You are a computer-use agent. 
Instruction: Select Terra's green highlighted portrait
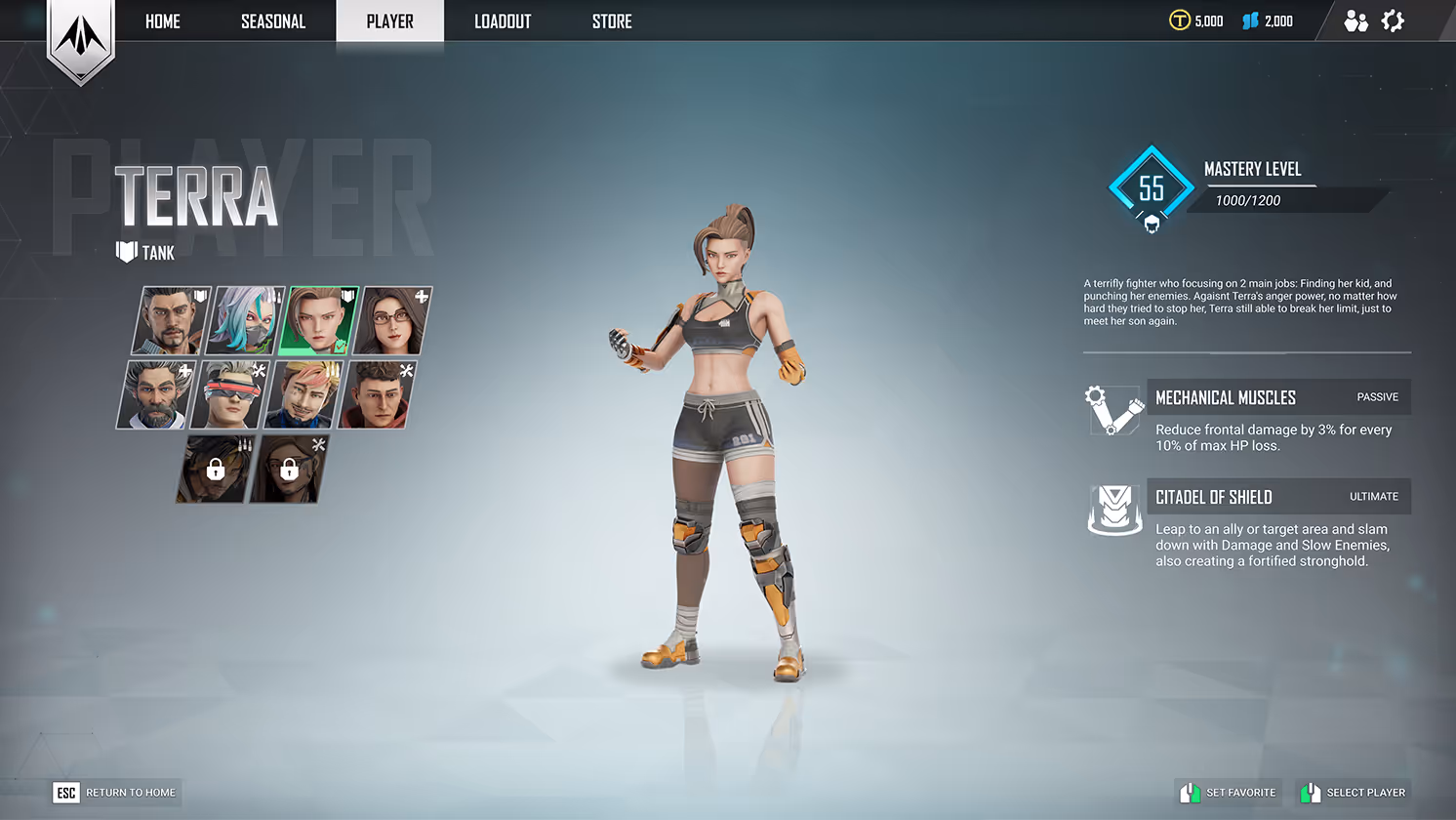coord(318,320)
